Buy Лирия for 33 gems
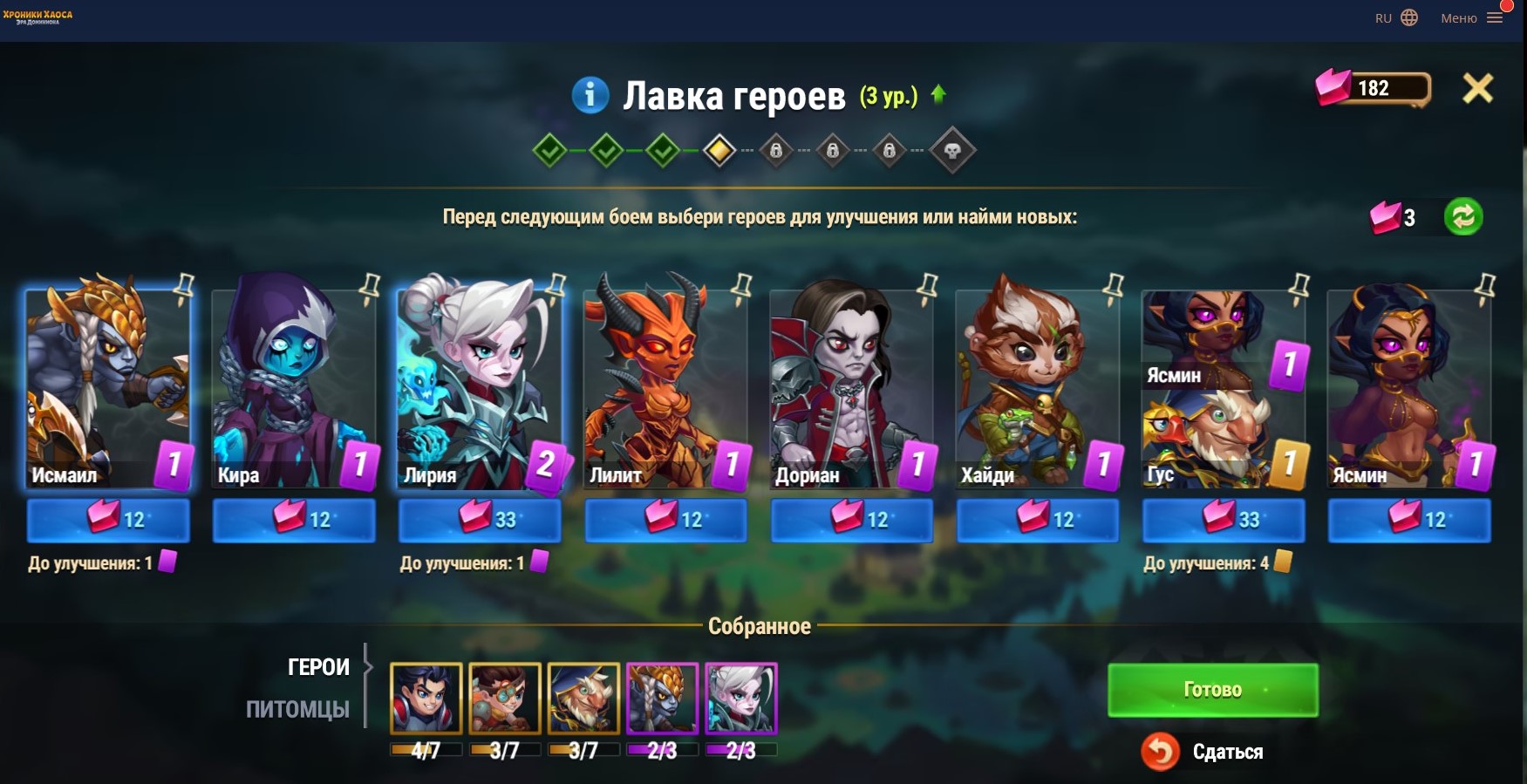1527x784 pixels. (480, 520)
